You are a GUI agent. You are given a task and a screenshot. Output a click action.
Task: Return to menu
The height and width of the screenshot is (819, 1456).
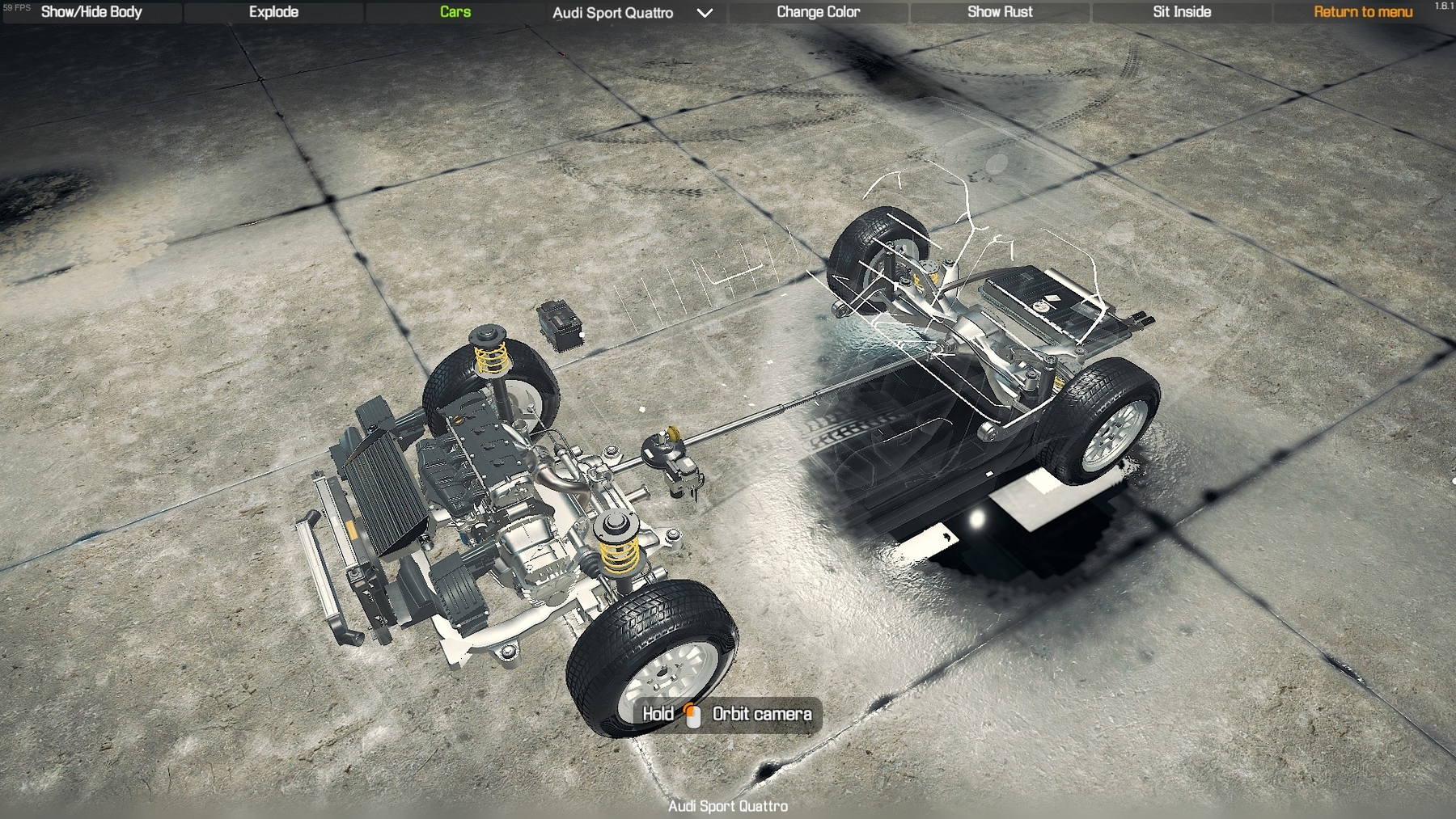click(1363, 12)
